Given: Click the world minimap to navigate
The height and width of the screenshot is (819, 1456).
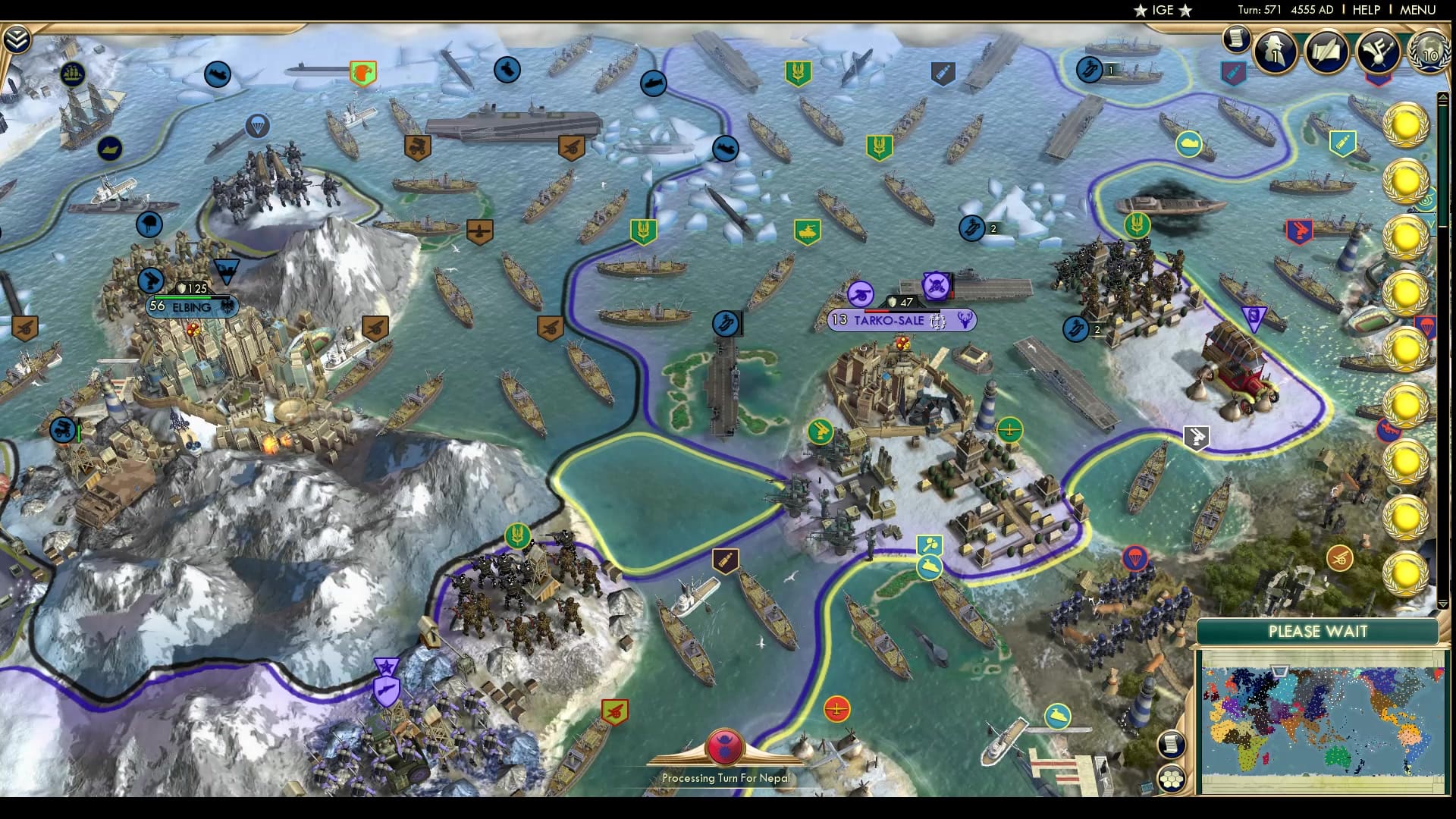Looking at the screenshot, I should [1323, 717].
